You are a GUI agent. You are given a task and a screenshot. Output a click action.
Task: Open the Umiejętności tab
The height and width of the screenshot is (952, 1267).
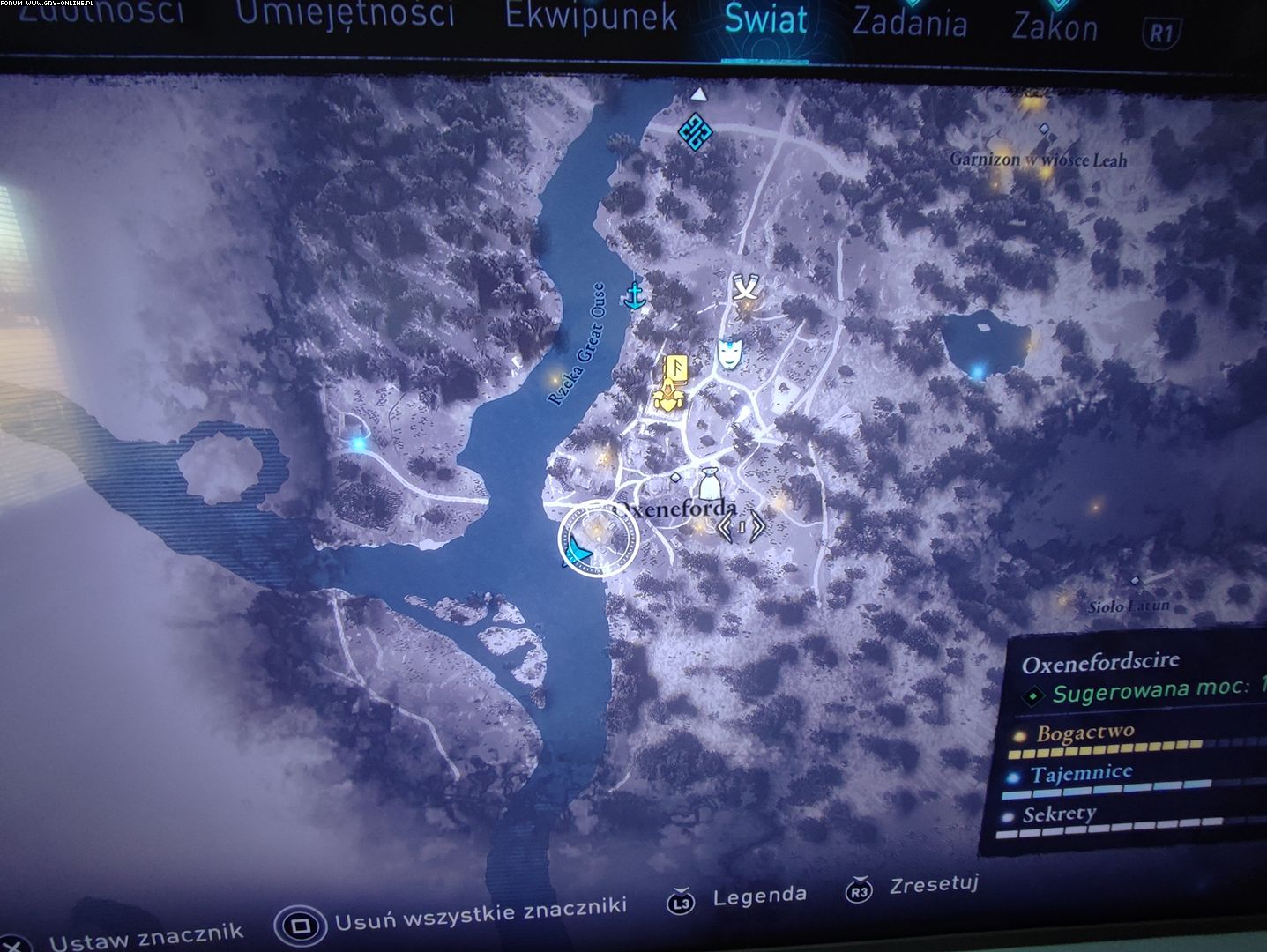(345, 14)
